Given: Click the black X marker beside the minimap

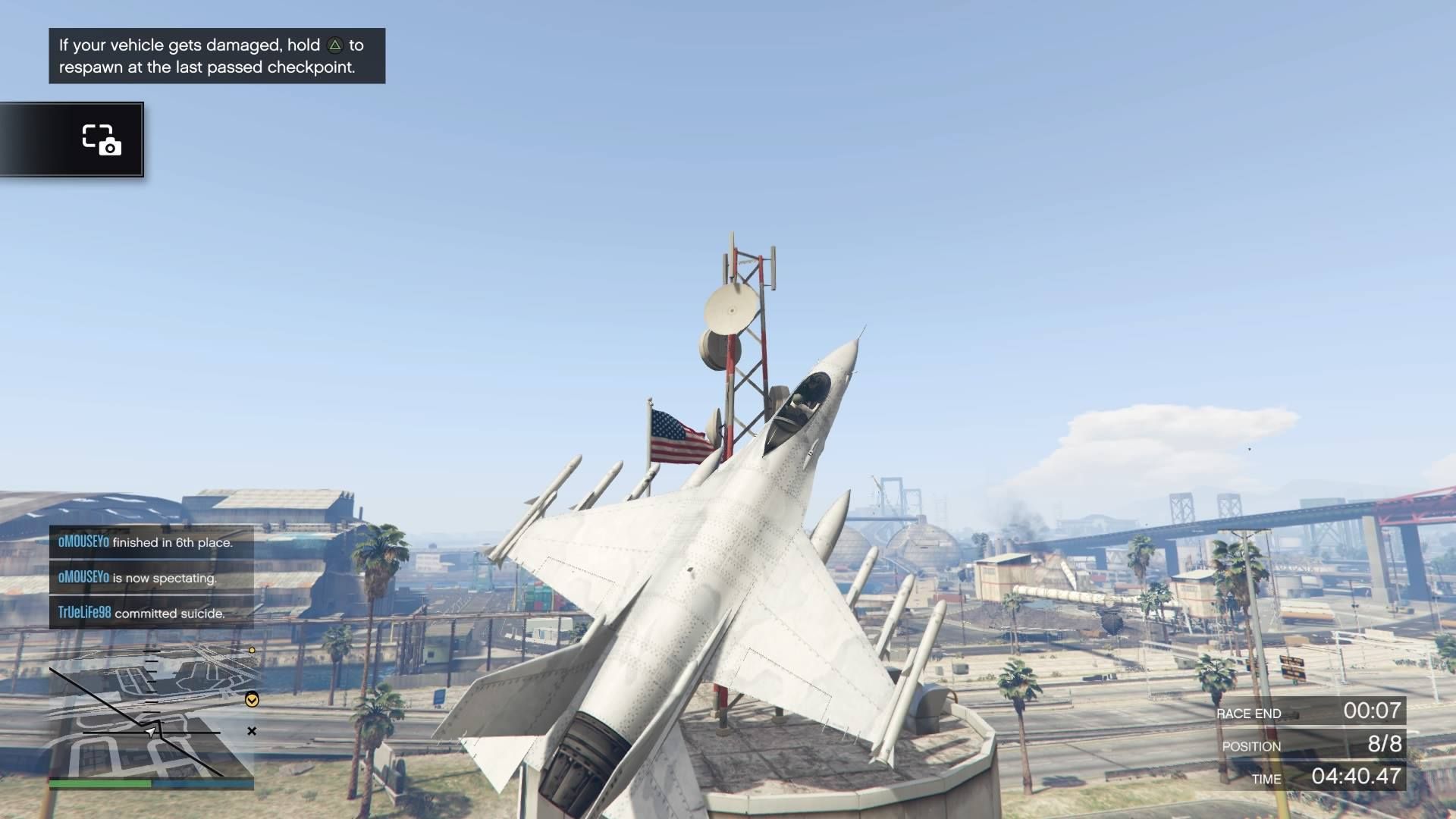Looking at the screenshot, I should (252, 731).
